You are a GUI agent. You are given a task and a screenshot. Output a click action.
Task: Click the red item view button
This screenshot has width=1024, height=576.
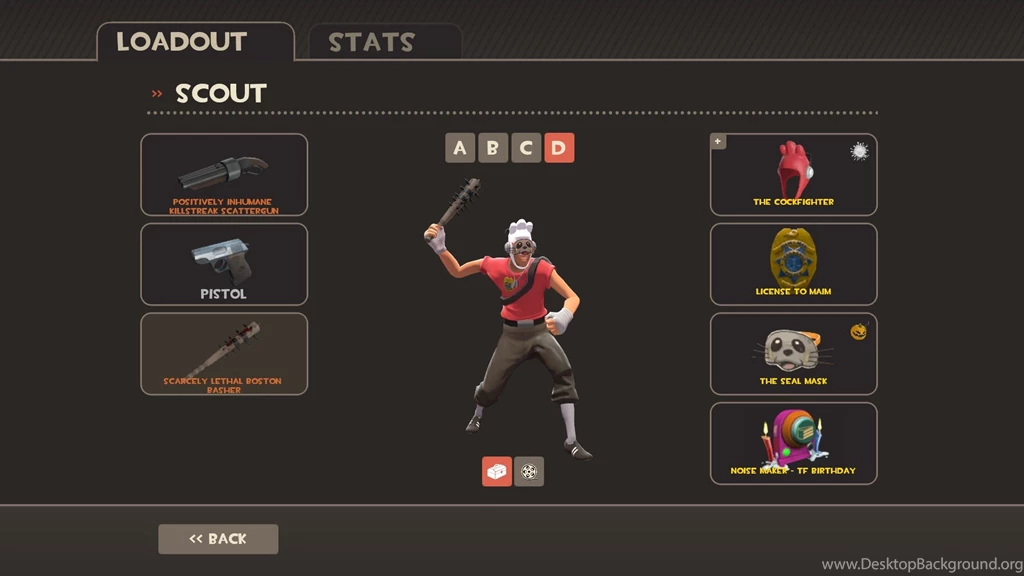coord(497,471)
